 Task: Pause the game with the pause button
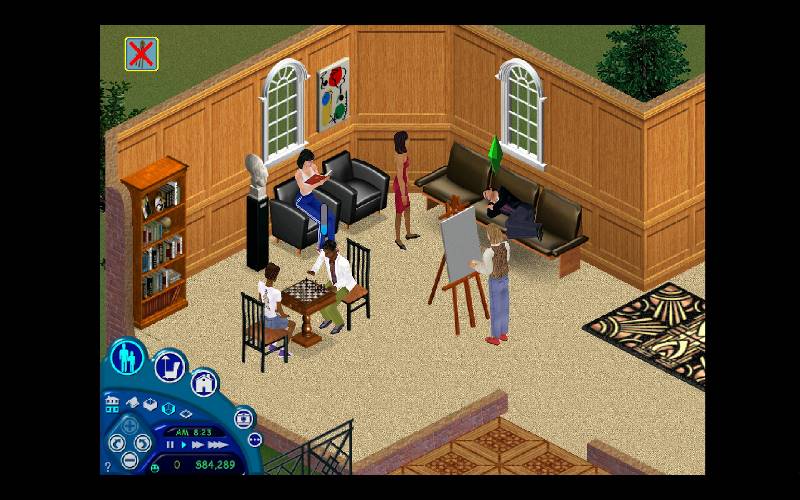(170, 444)
